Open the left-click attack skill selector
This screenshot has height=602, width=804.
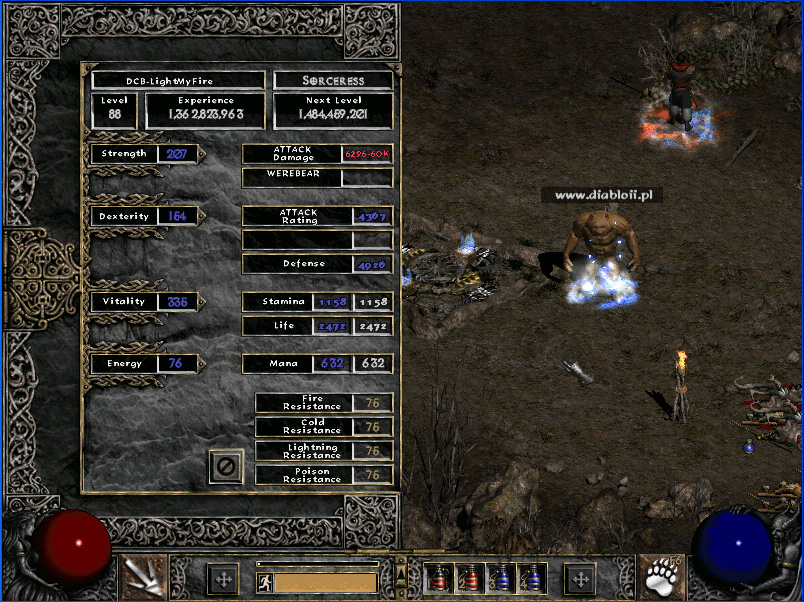(x=143, y=577)
